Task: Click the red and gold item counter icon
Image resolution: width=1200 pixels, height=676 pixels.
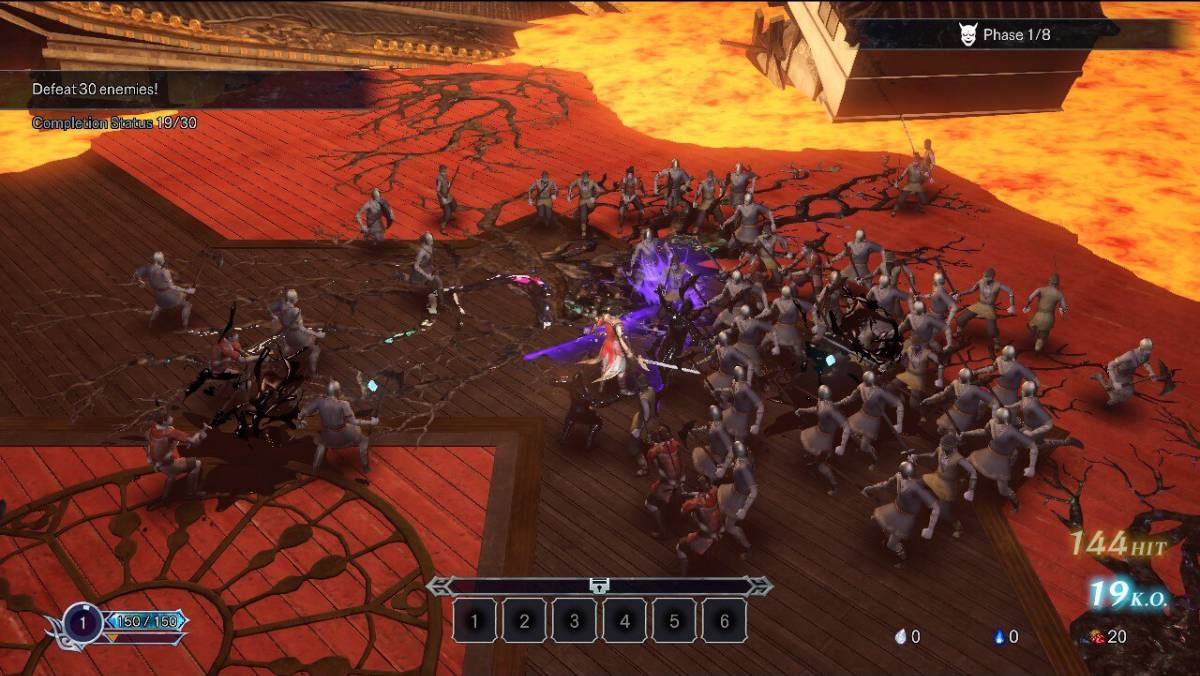Action: click(x=1097, y=636)
